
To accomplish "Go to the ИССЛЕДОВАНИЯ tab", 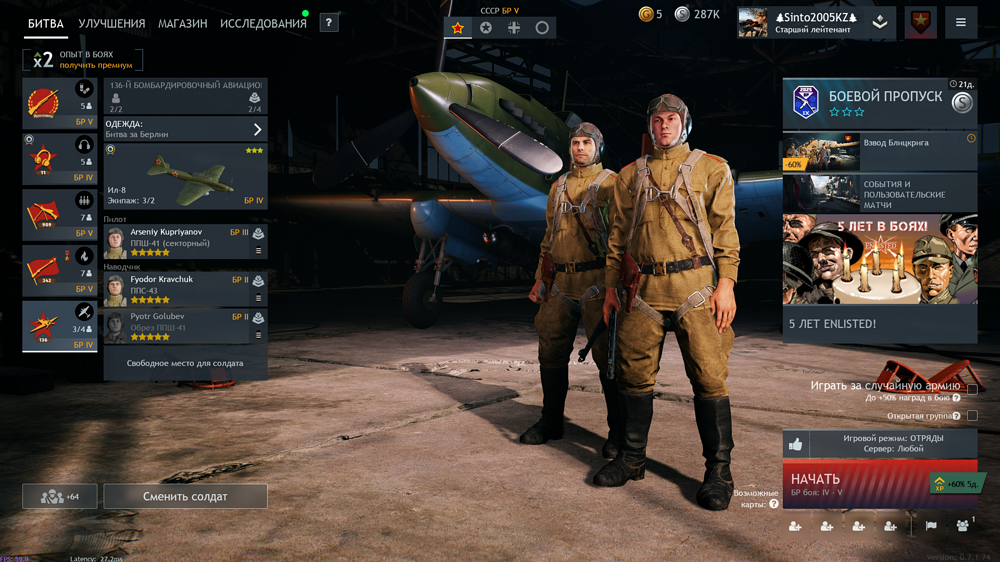I will click(x=263, y=23).
